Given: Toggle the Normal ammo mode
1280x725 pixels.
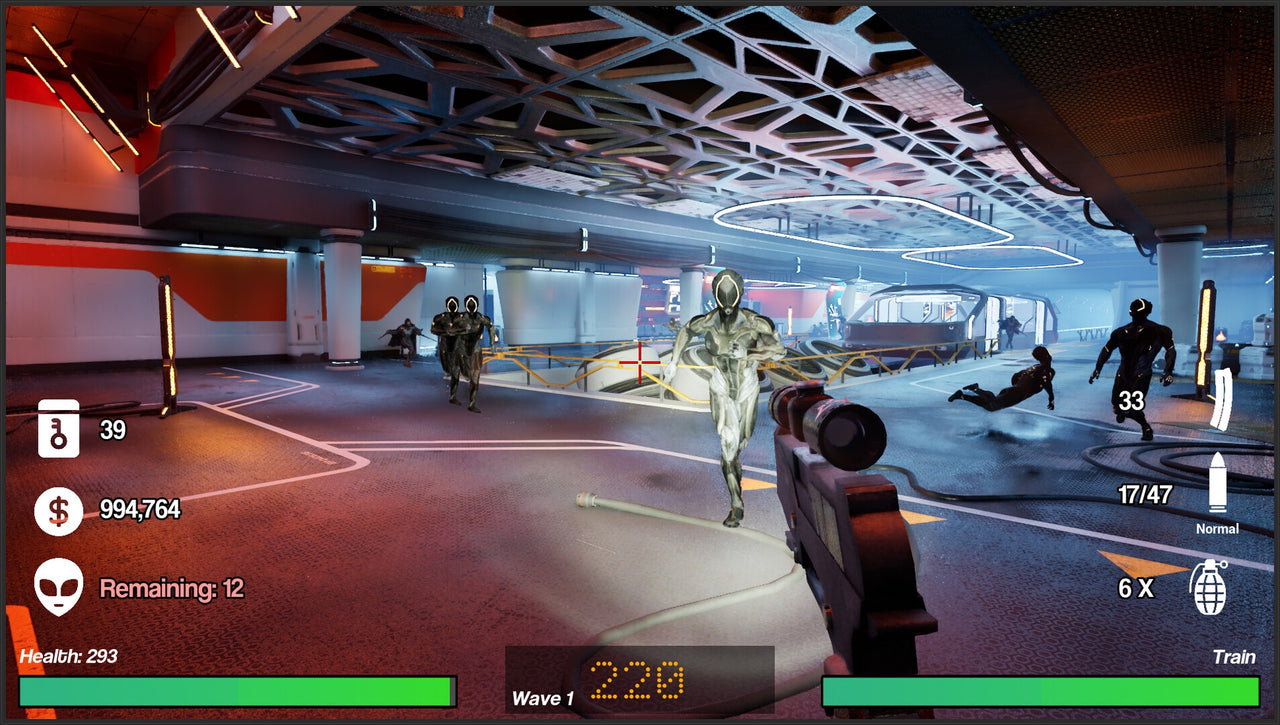Looking at the screenshot, I should tap(1220, 528).
